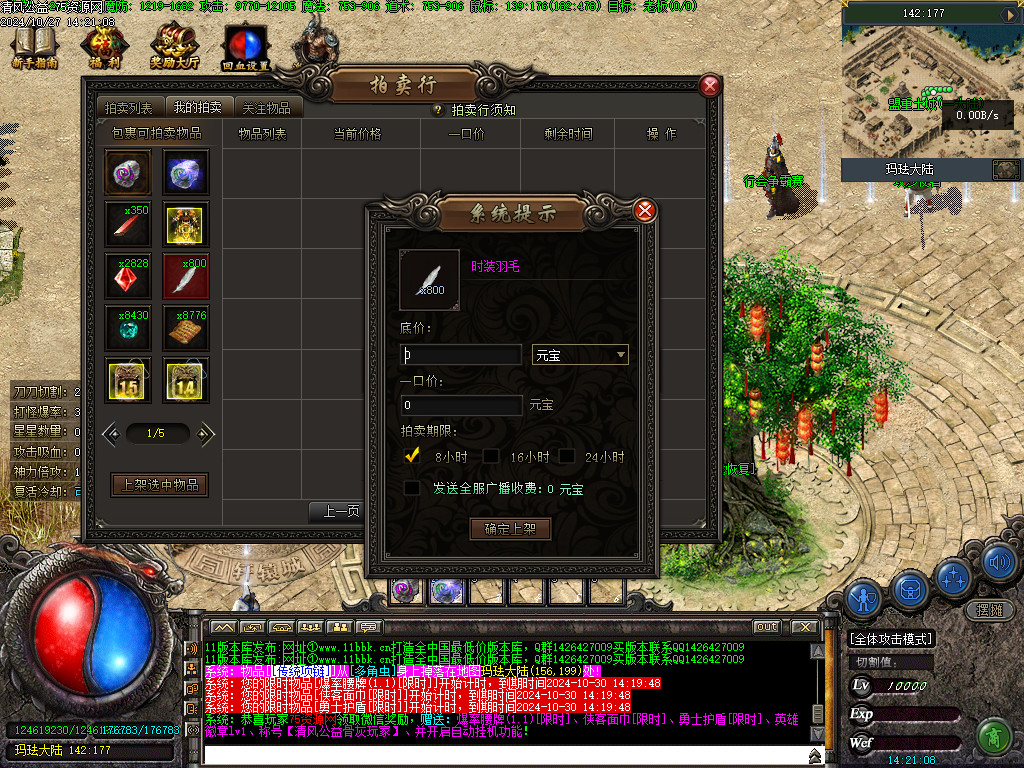Switch to the 拍卖列表 tab

pos(129,108)
